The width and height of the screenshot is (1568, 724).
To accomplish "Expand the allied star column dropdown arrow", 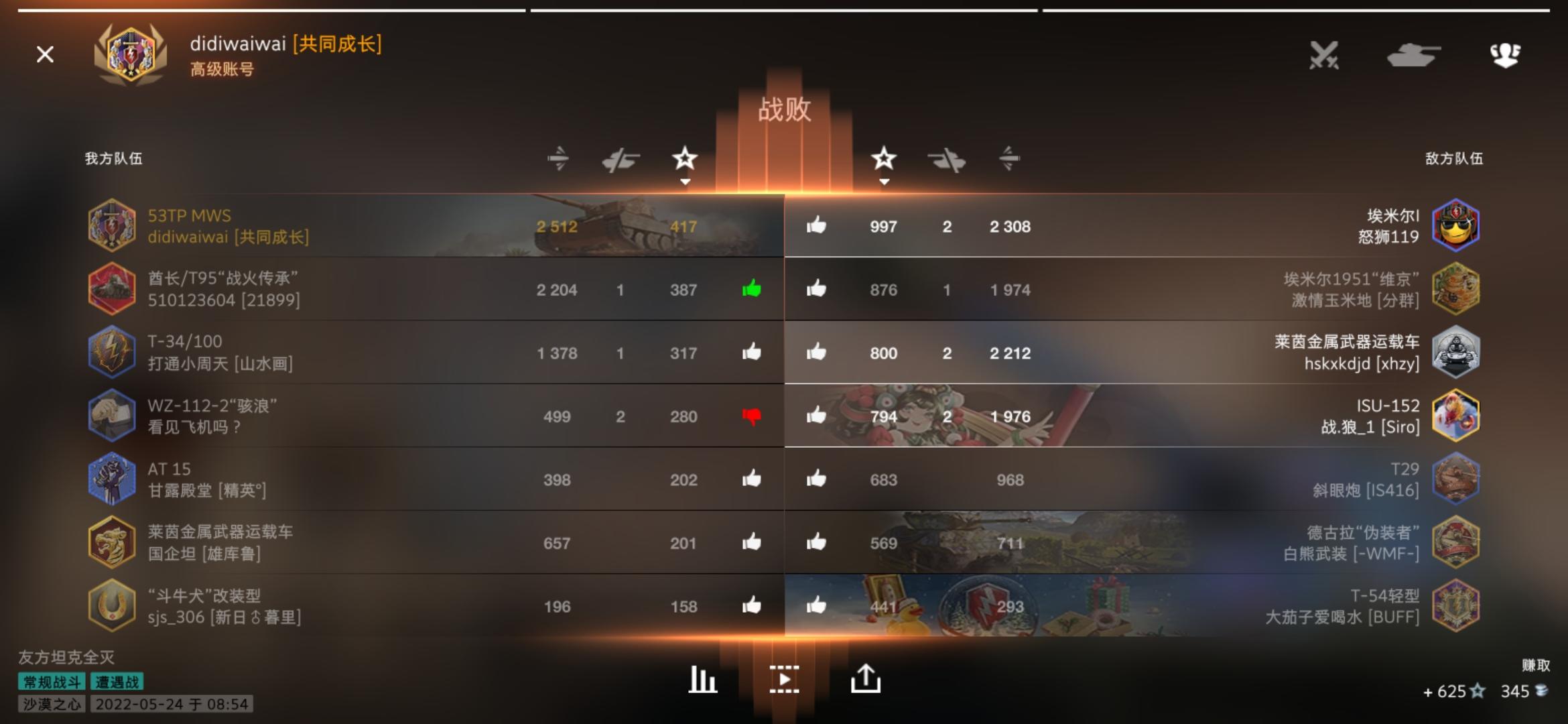I will pyautogui.click(x=685, y=181).
